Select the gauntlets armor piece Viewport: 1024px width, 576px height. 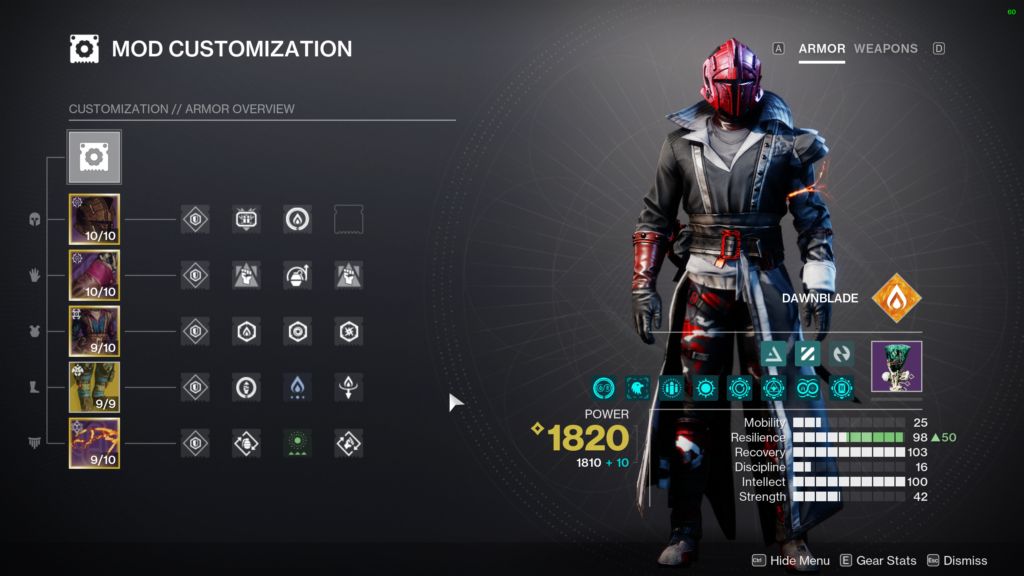click(x=94, y=275)
